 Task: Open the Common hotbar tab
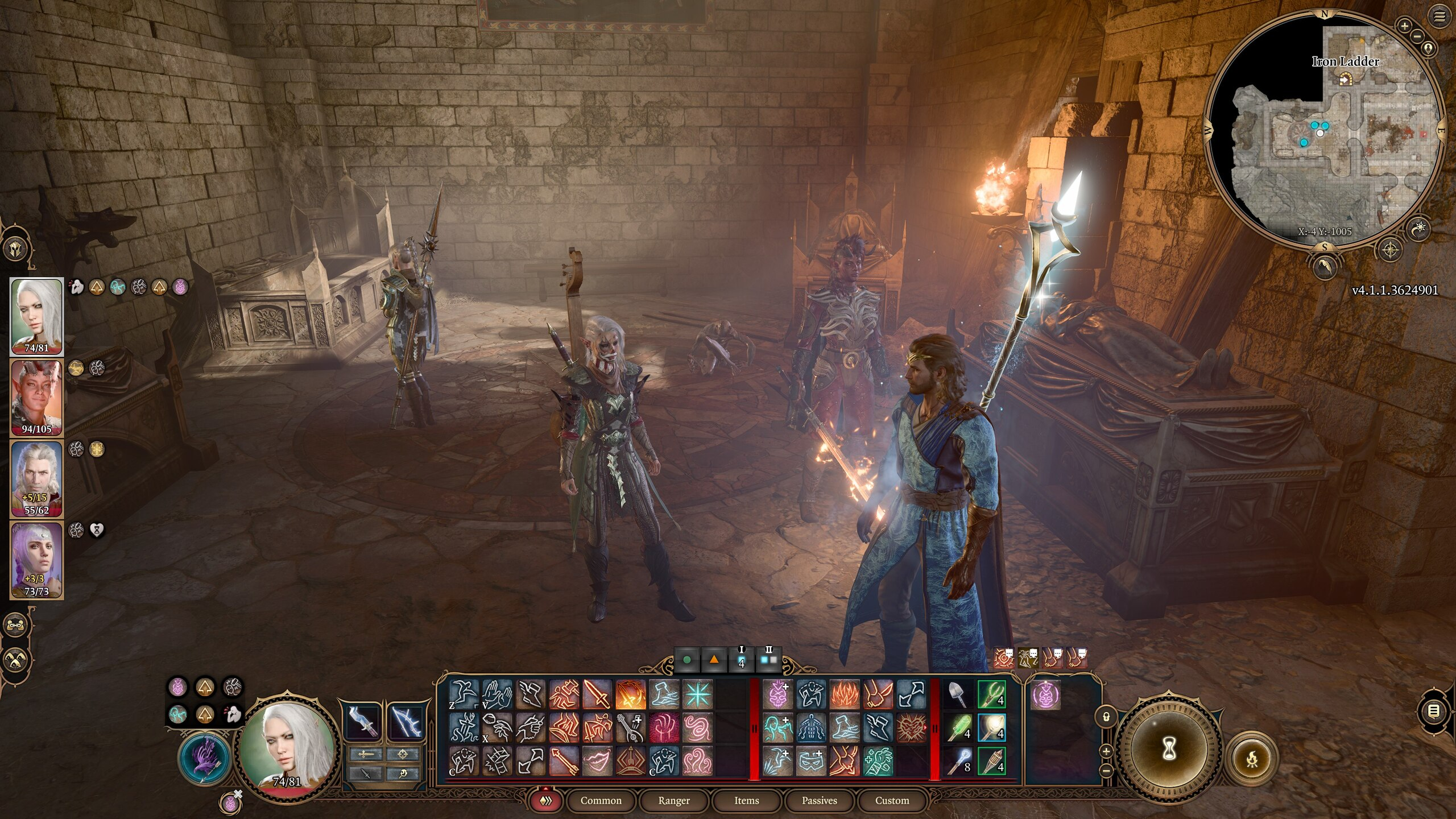tap(601, 800)
